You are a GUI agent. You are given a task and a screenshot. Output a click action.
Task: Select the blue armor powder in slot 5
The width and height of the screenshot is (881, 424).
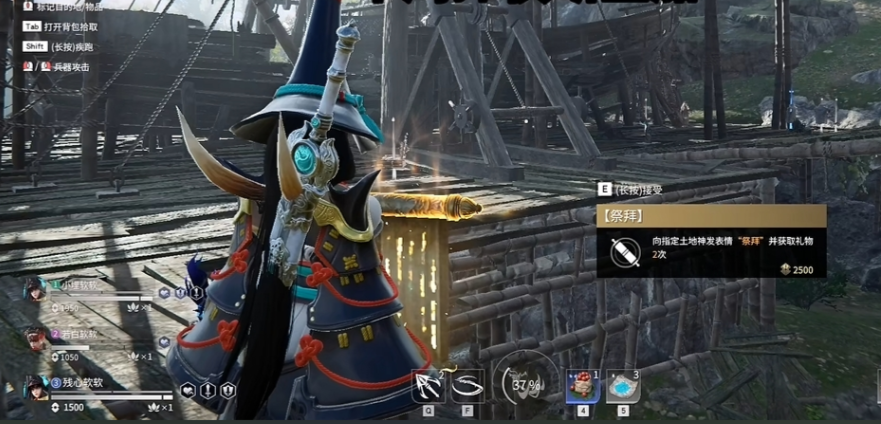623,386
